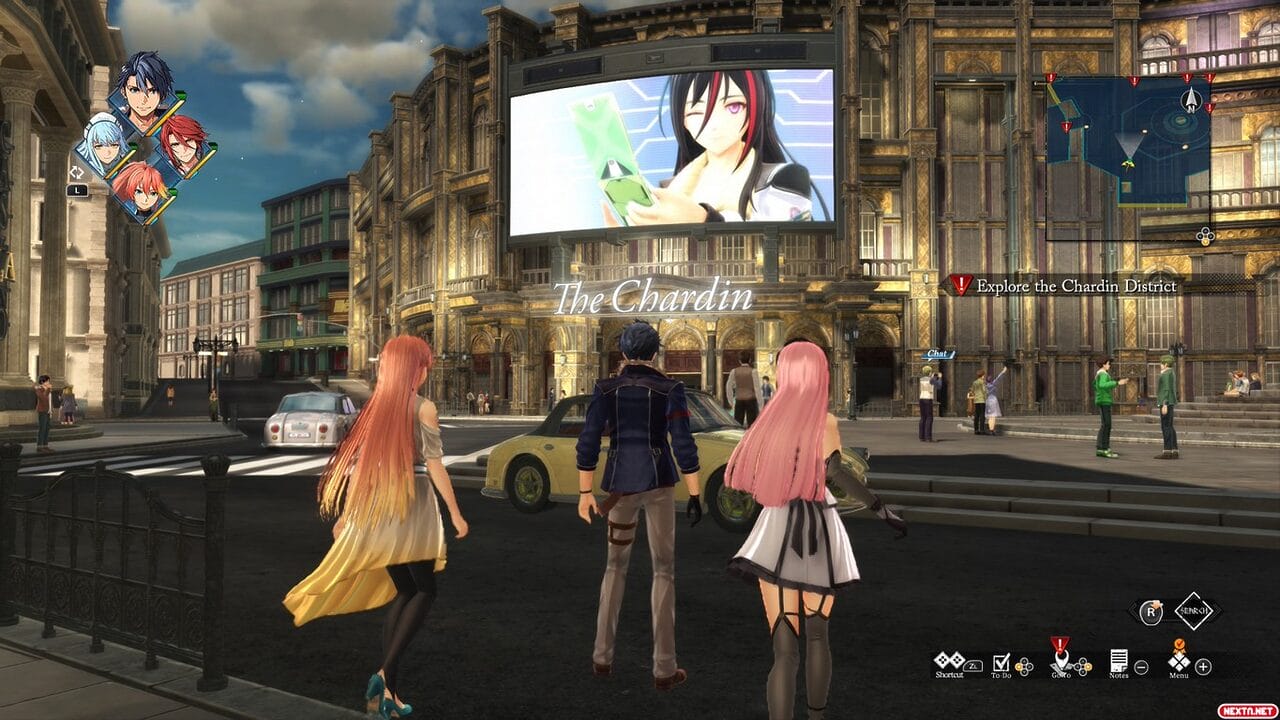This screenshot has height=720, width=1280.
Task: Open the Chat speech bubble marker
Action: (x=936, y=354)
